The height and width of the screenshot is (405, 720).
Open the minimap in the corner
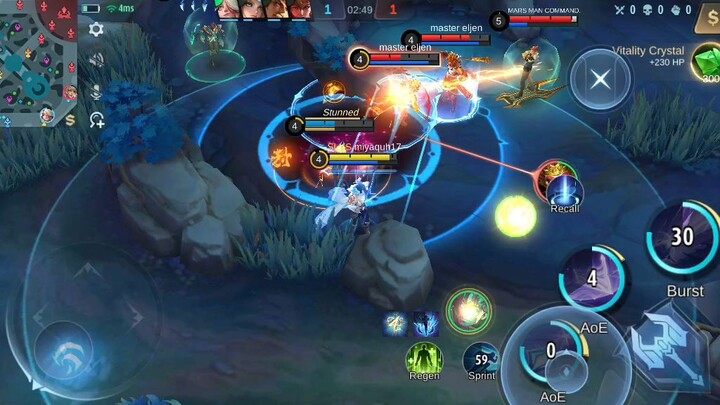pos(38,62)
